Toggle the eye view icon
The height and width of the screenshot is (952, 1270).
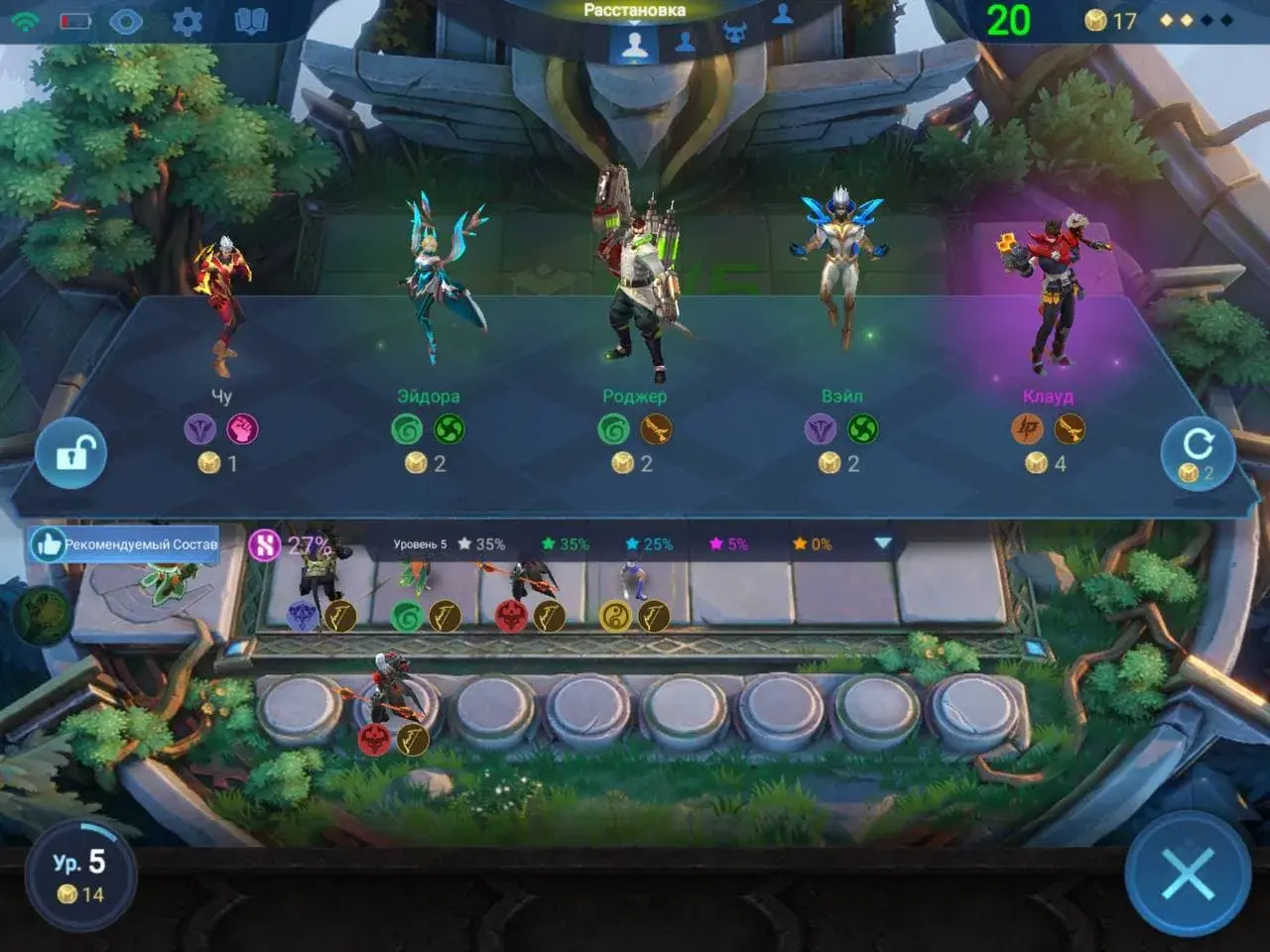pyautogui.click(x=126, y=21)
